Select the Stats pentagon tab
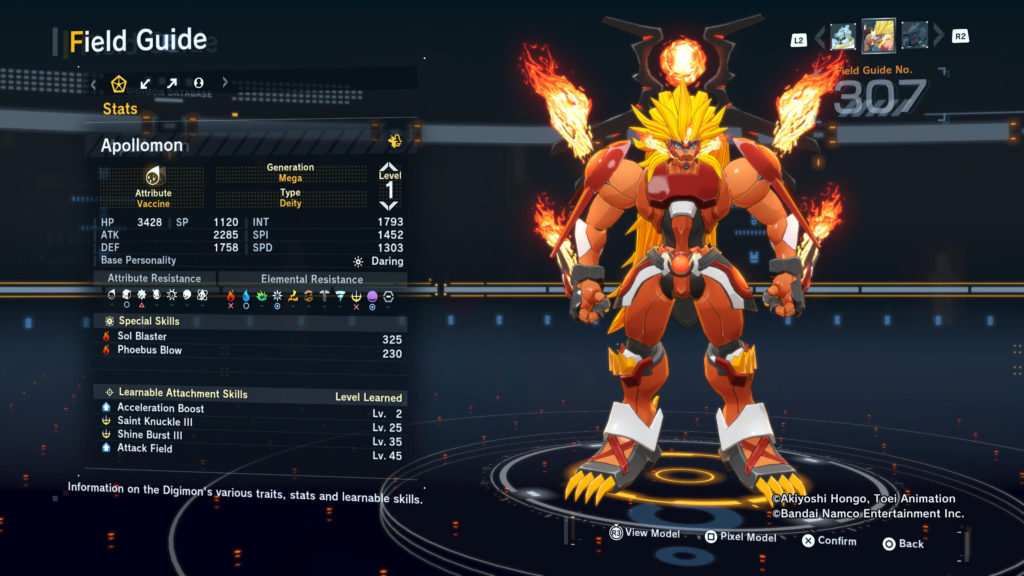Viewport: 1024px width, 576px height. 119,82
